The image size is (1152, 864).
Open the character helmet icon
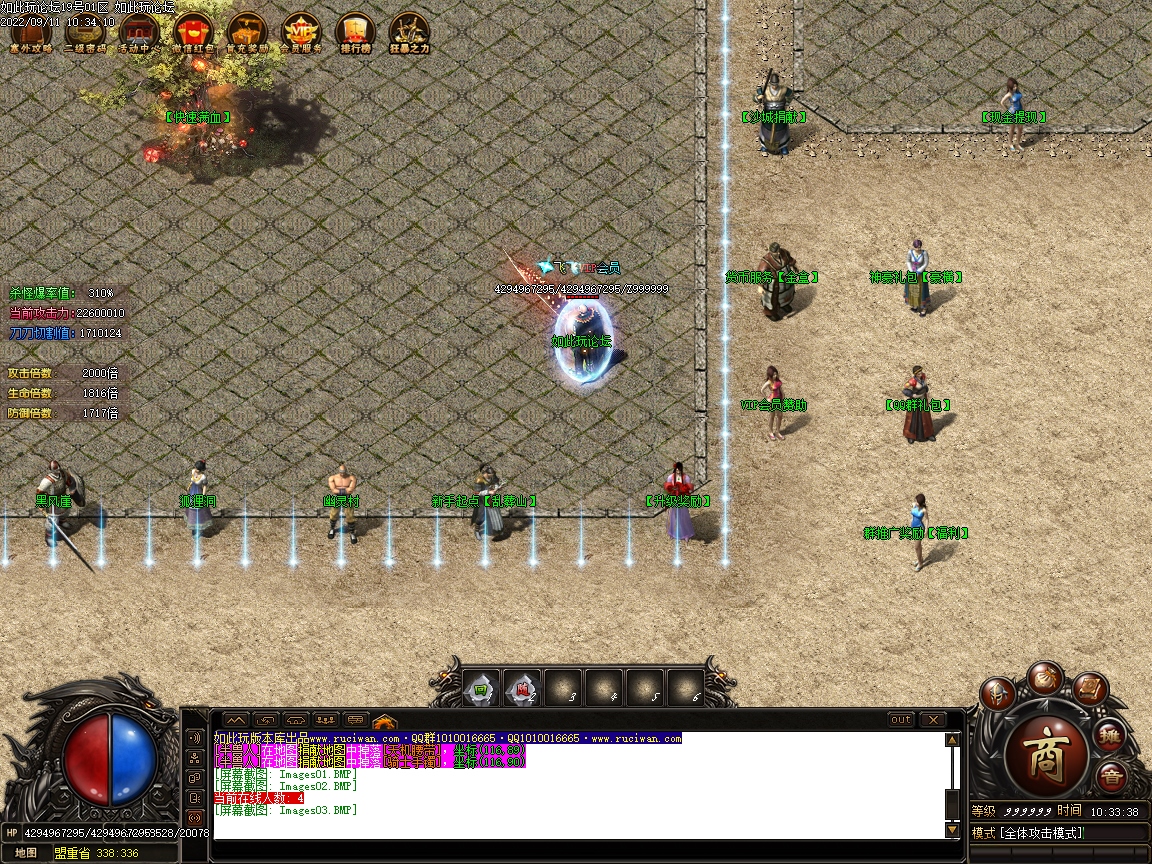coord(997,693)
